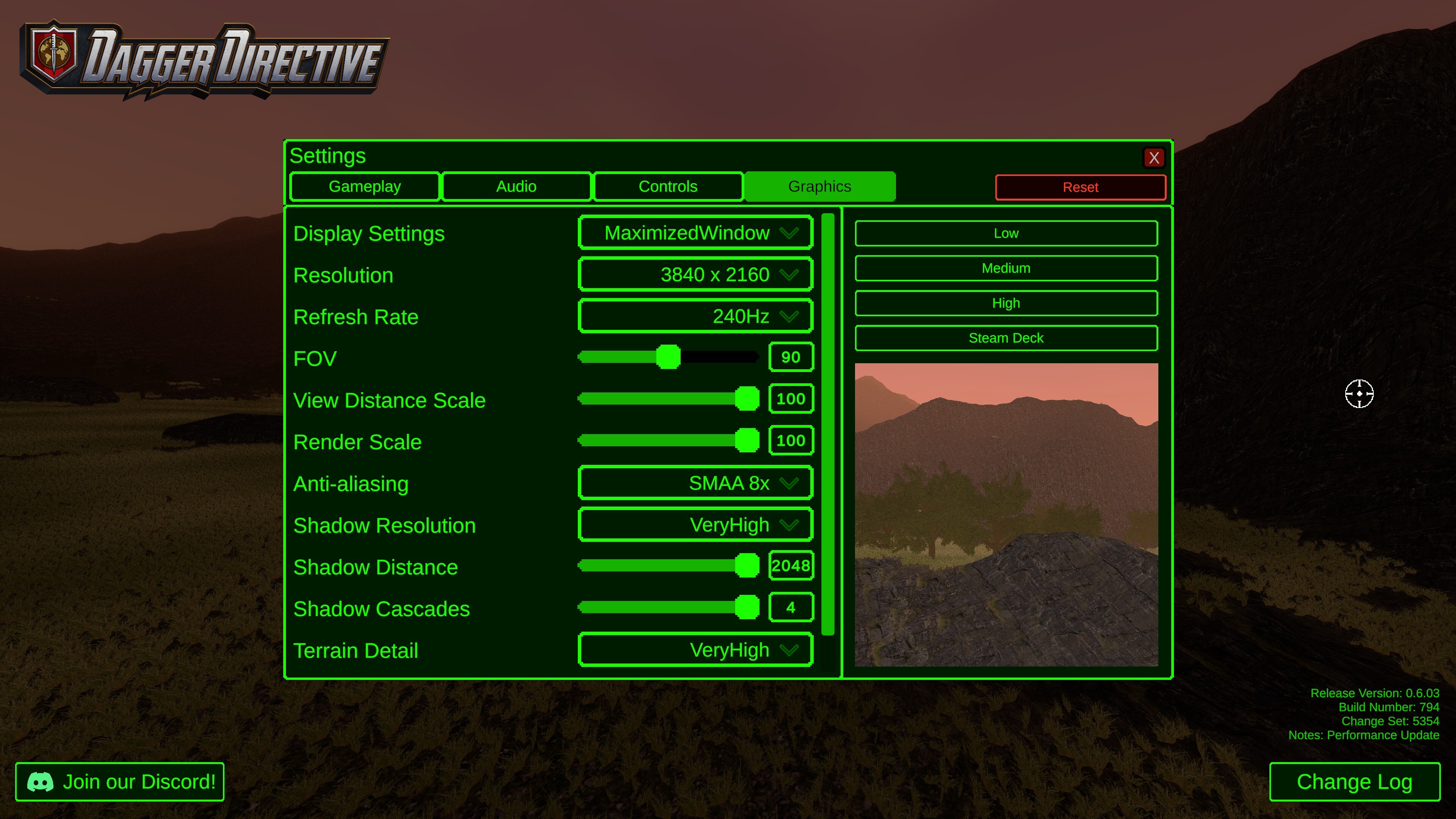The image size is (1456, 819).
Task: Select the Steam Deck preset
Action: click(1006, 337)
